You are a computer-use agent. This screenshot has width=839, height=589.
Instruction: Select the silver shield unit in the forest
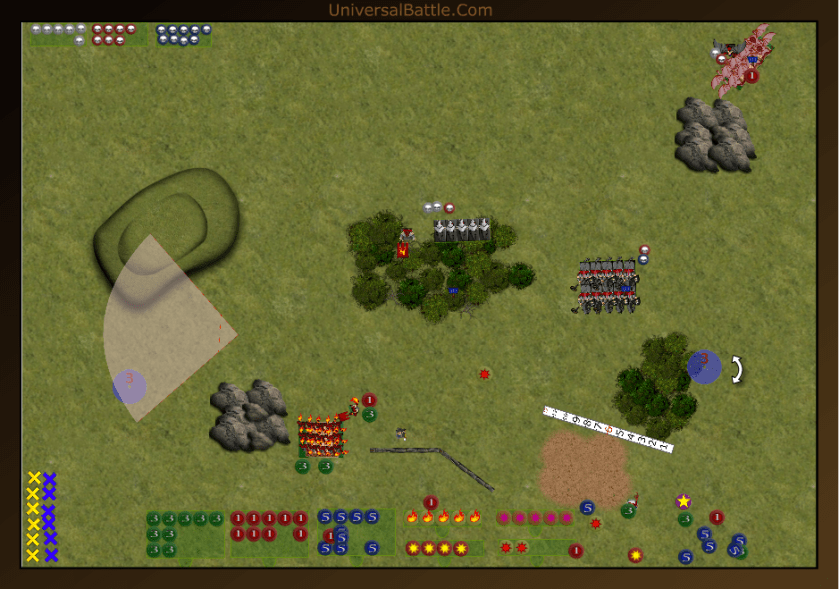point(462,231)
